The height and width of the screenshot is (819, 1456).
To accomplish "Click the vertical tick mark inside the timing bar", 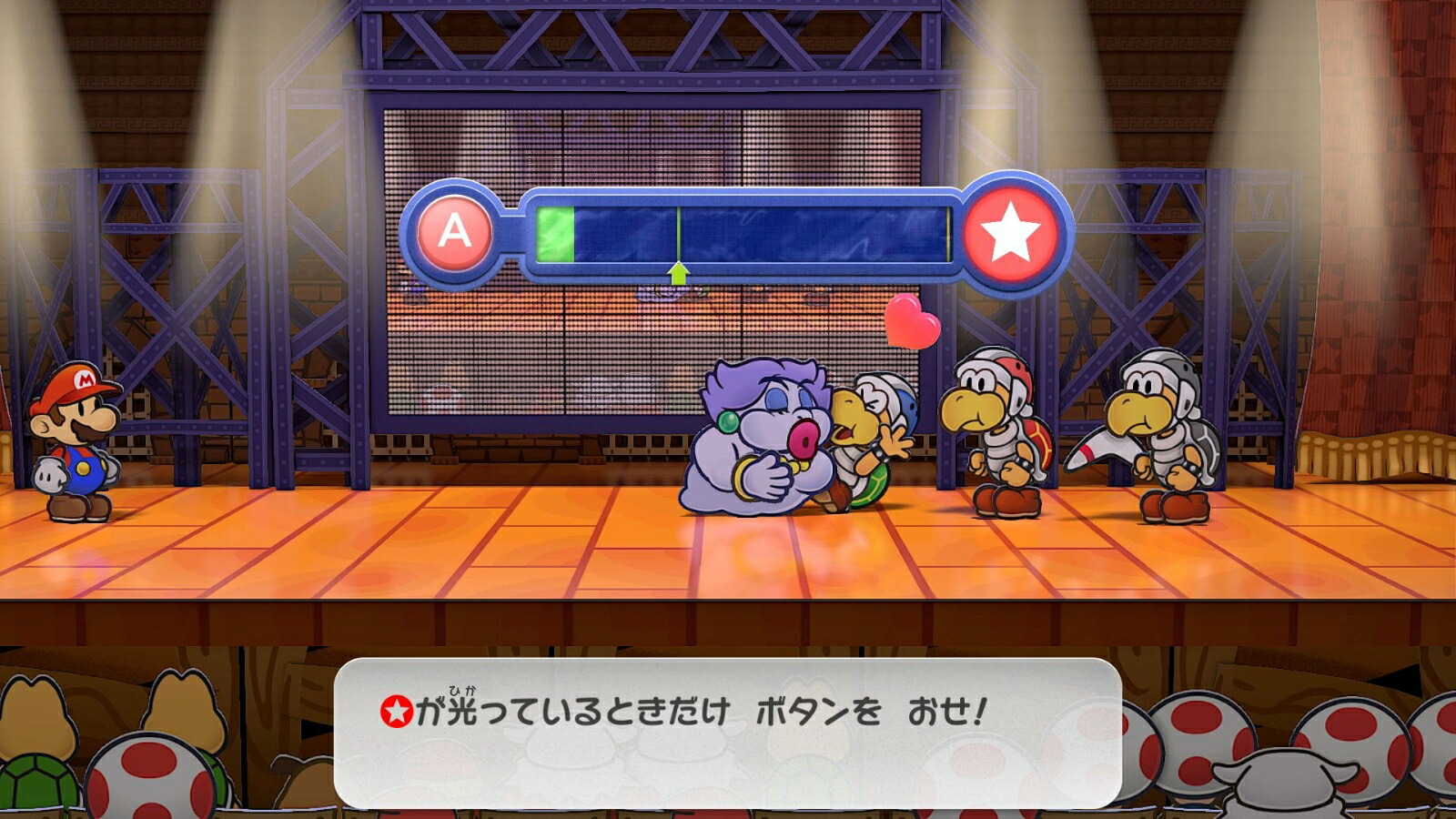I will [677, 232].
